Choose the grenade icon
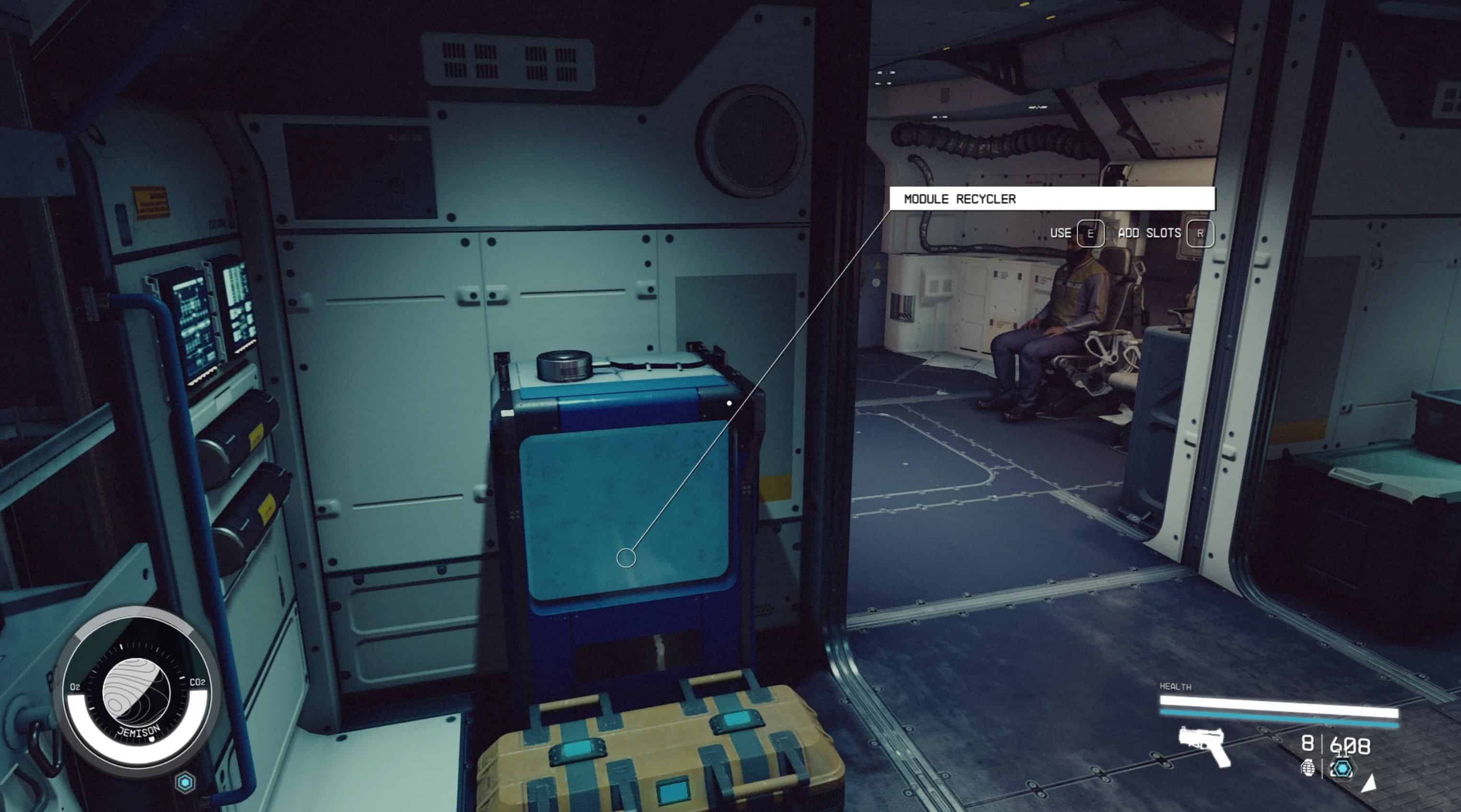 1308,769
